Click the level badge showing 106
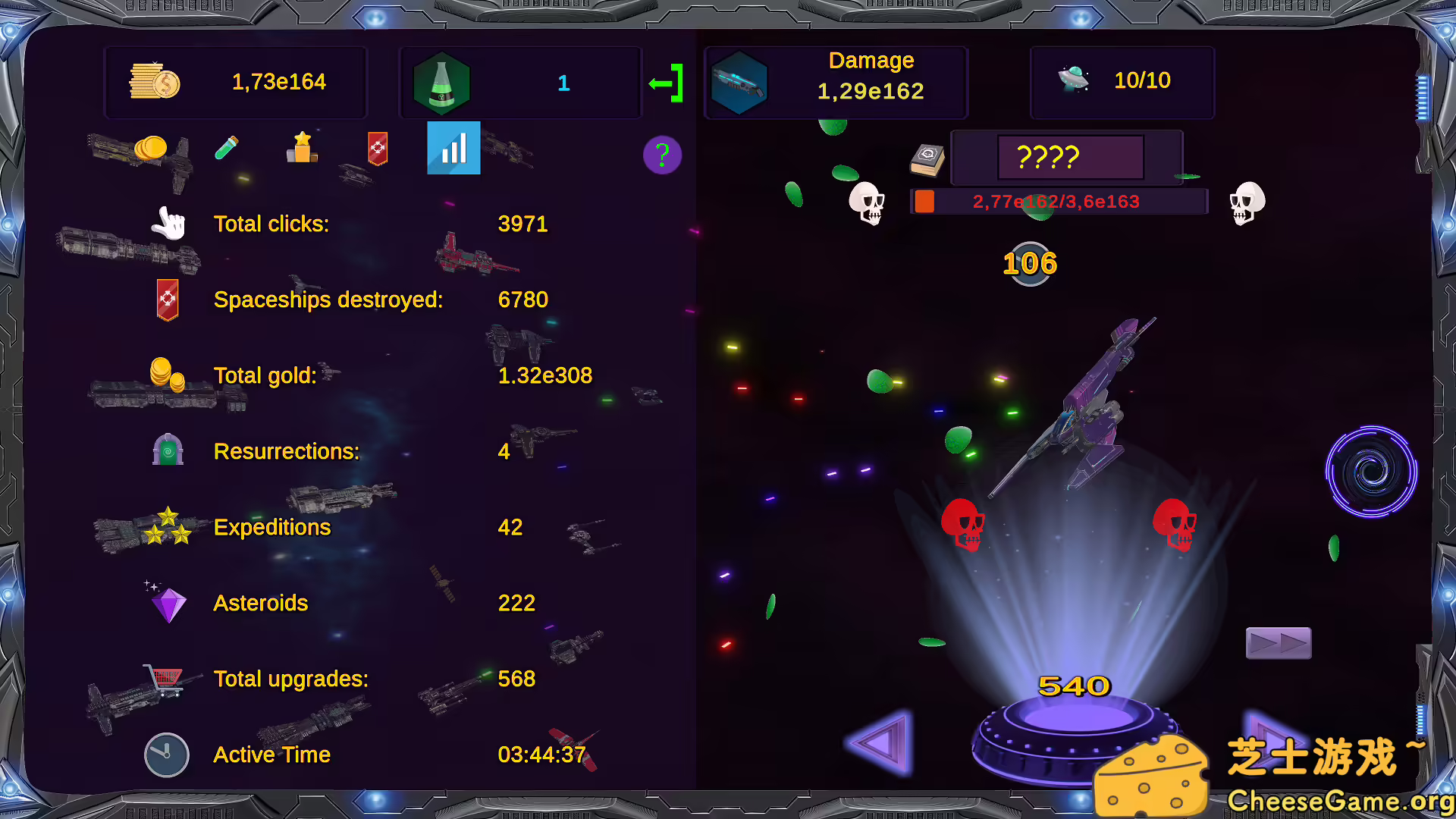The width and height of the screenshot is (1456, 819). [1029, 264]
